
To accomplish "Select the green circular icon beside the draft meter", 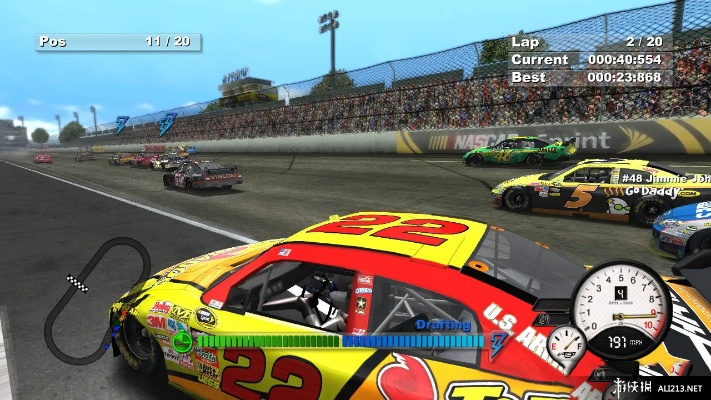I will (181, 342).
